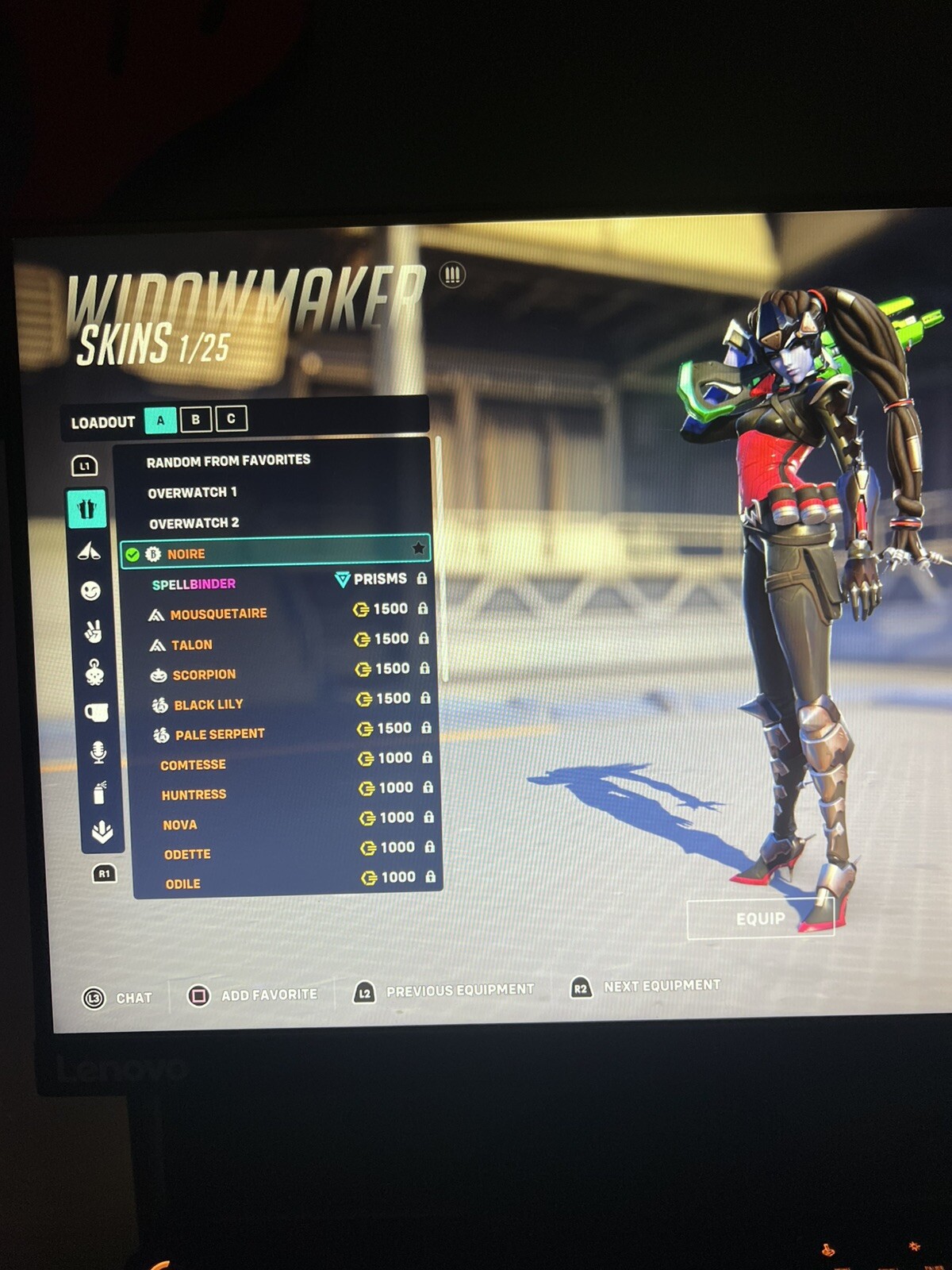Choose the Overwatch 2 skin
Image resolution: width=952 pixels, height=1270 pixels.
tap(194, 524)
